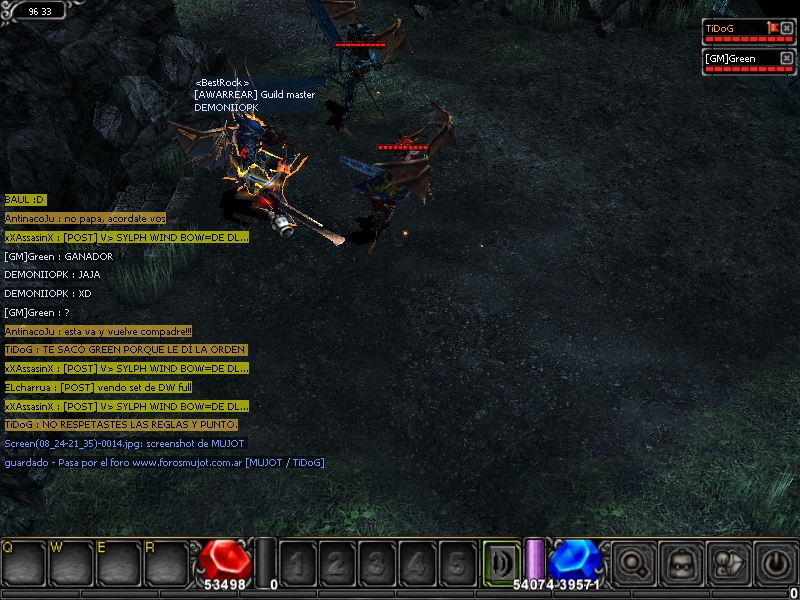This screenshot has width=800, height=600.
Task: Choose skill slot number 3
Action: tap(377, 565)
